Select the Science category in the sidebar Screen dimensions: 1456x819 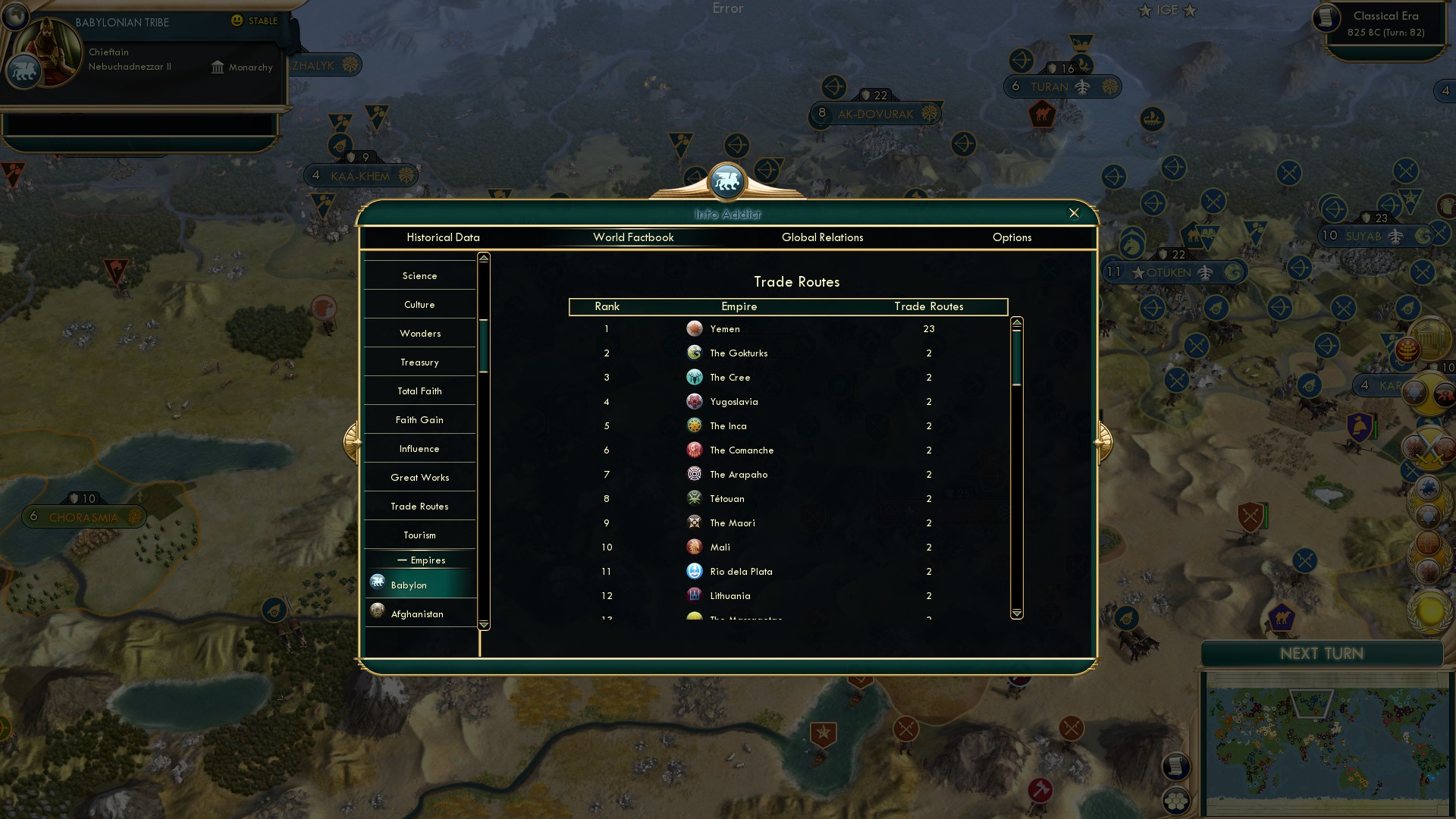pos(419,275)
